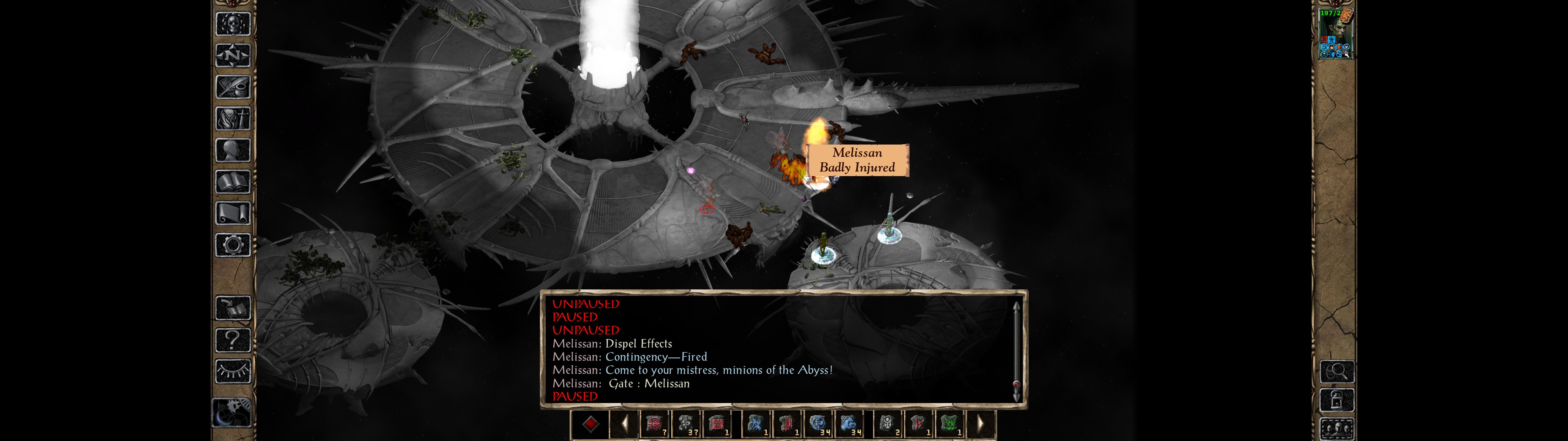Viewport: 1568px width, 441px height.
Task: Click the quick save book button
Action: point(233,308)
